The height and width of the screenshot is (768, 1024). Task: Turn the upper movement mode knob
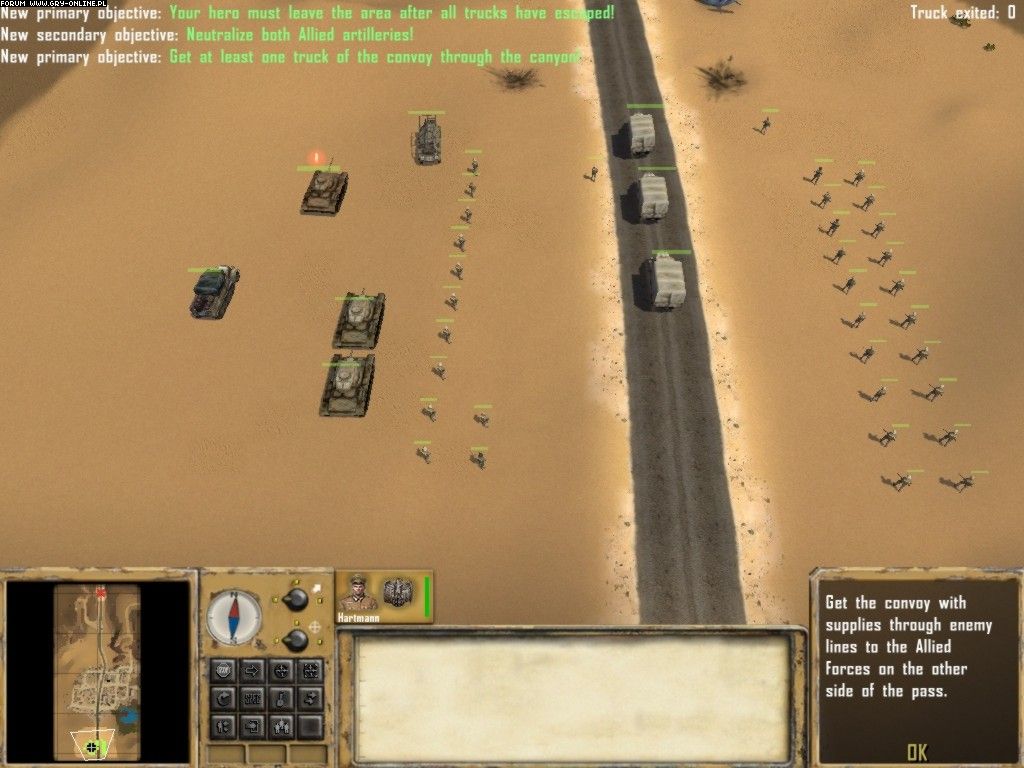[295, 600]
